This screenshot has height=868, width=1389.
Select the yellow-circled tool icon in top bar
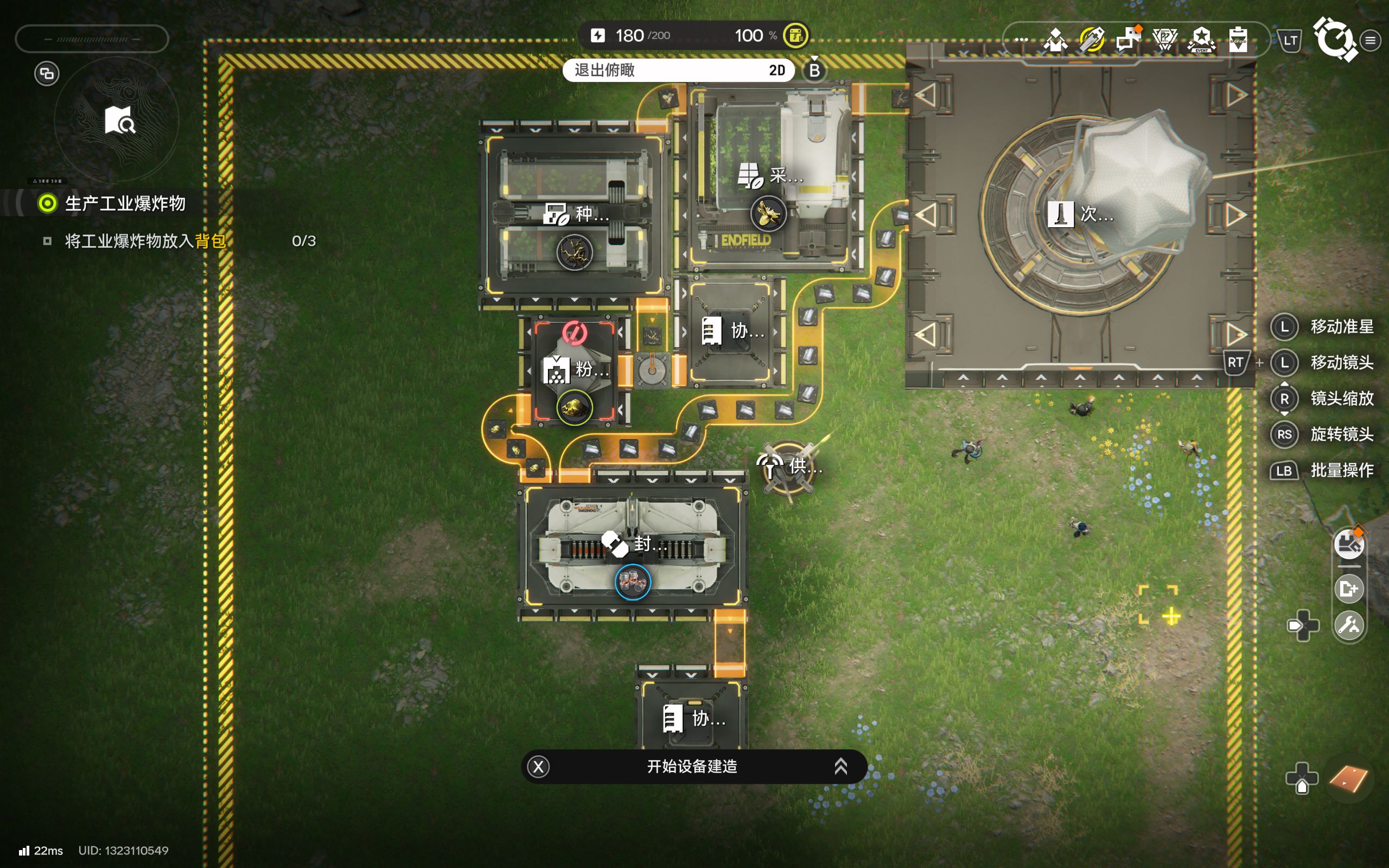[x=1092, y=40]
